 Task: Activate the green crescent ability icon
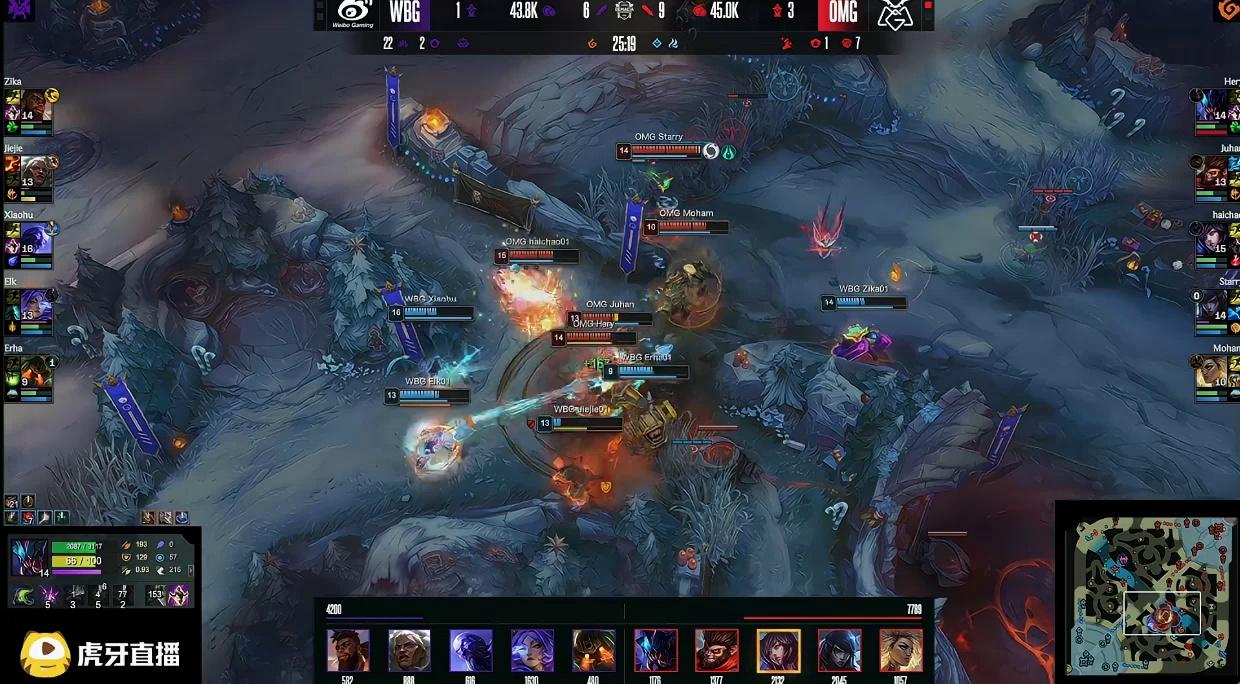pos(23,596)
